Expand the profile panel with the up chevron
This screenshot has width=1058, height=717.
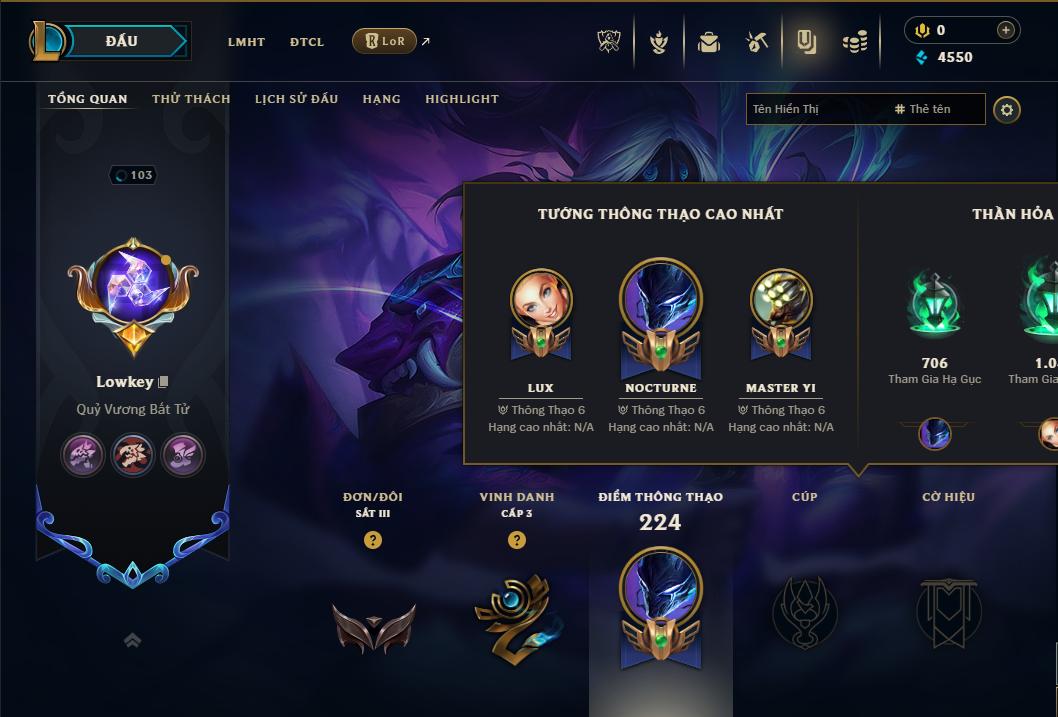point(132,641)
